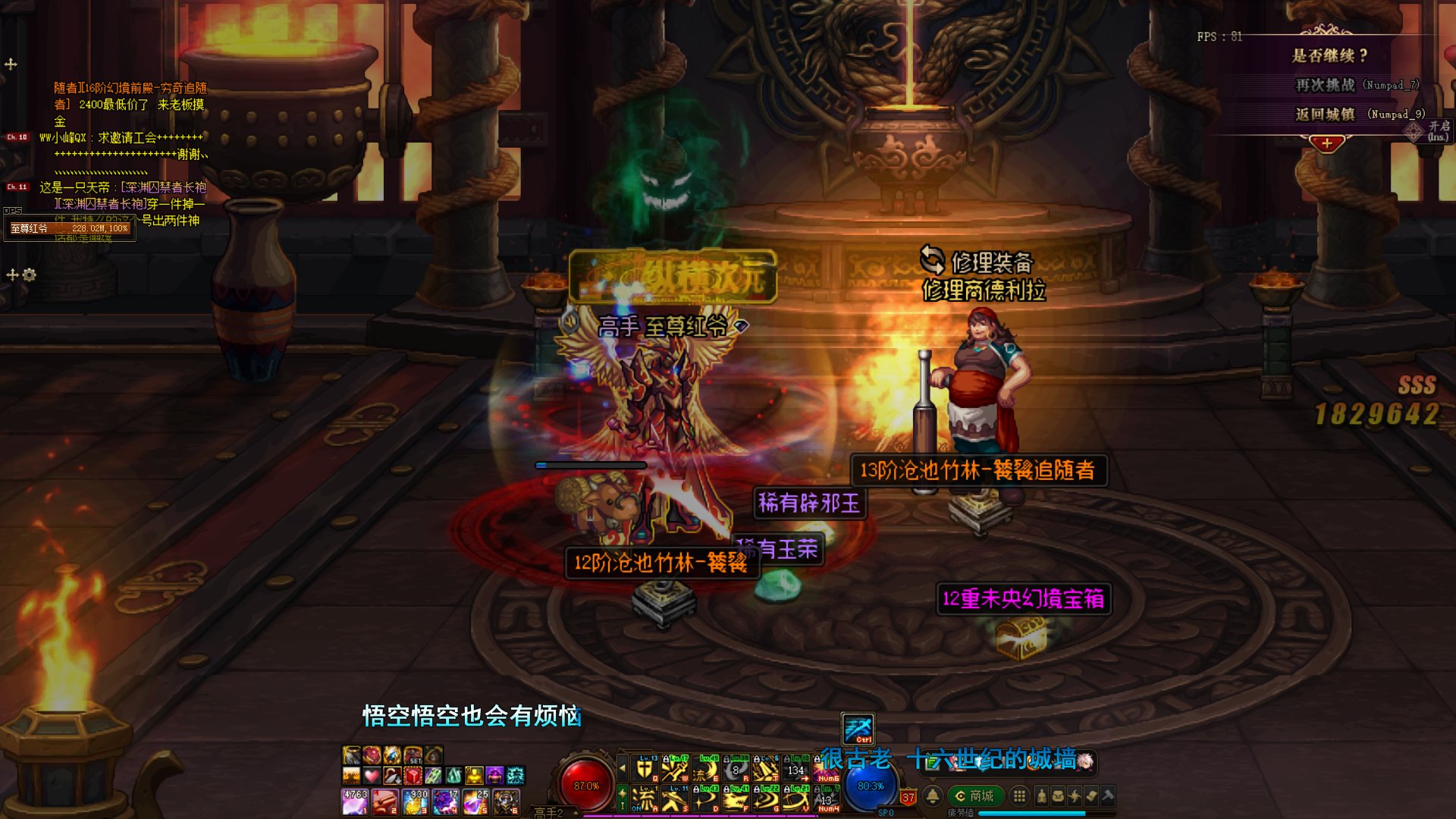The width and height of the screenshot is (1456, 819).
Task: Activate the Ctrl-bound blue skill icon
Action: (x=858, y=729)
